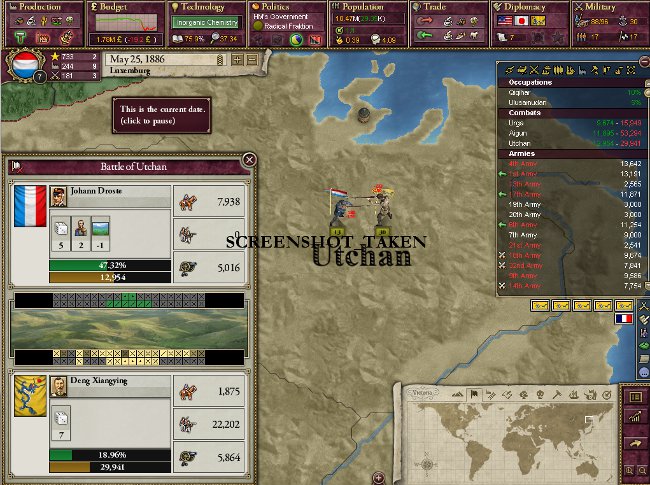
Task: Collapse the outliner with the minus button
Action: (641, 62)
